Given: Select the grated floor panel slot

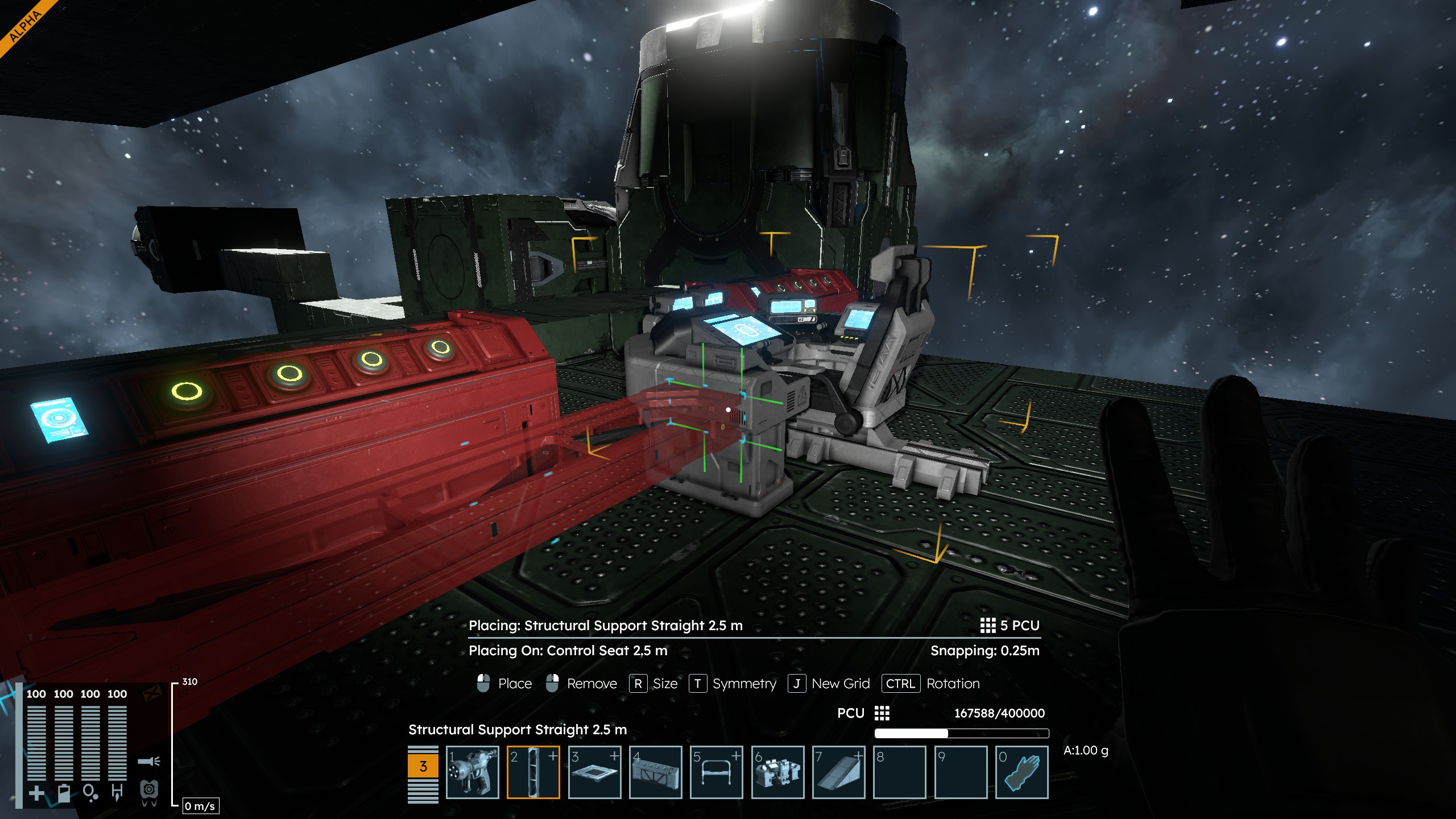Looking at the screenshot, I should pyautogui.click(x=594, y=772).
